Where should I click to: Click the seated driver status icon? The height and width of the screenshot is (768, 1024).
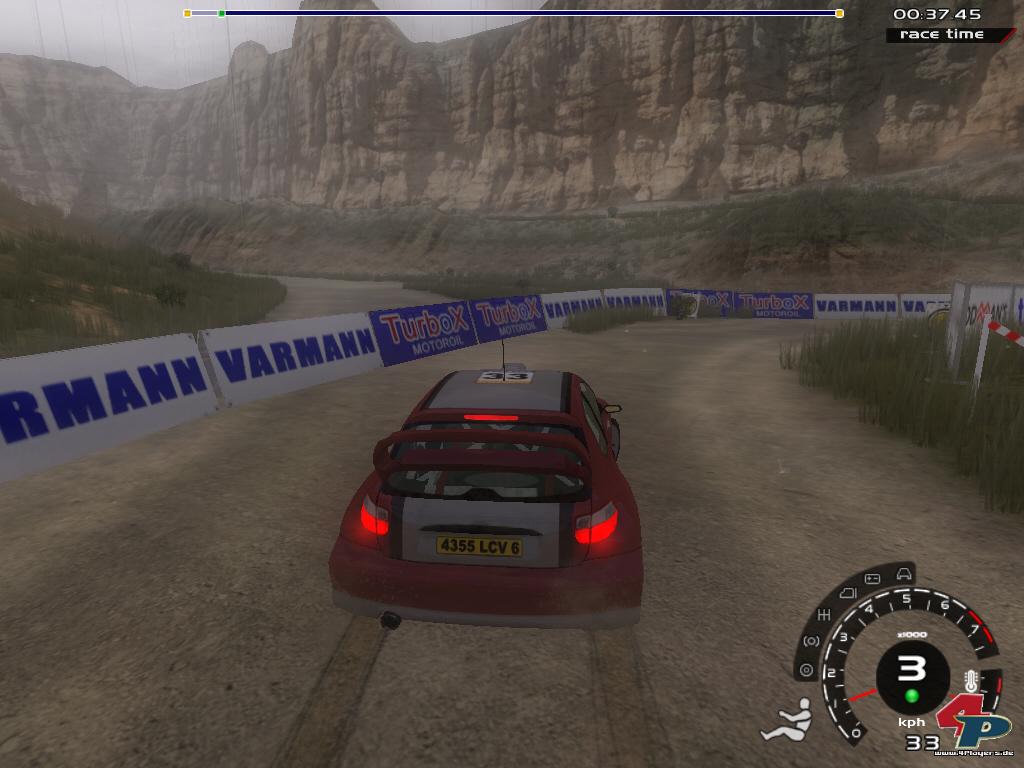[787, 720]
